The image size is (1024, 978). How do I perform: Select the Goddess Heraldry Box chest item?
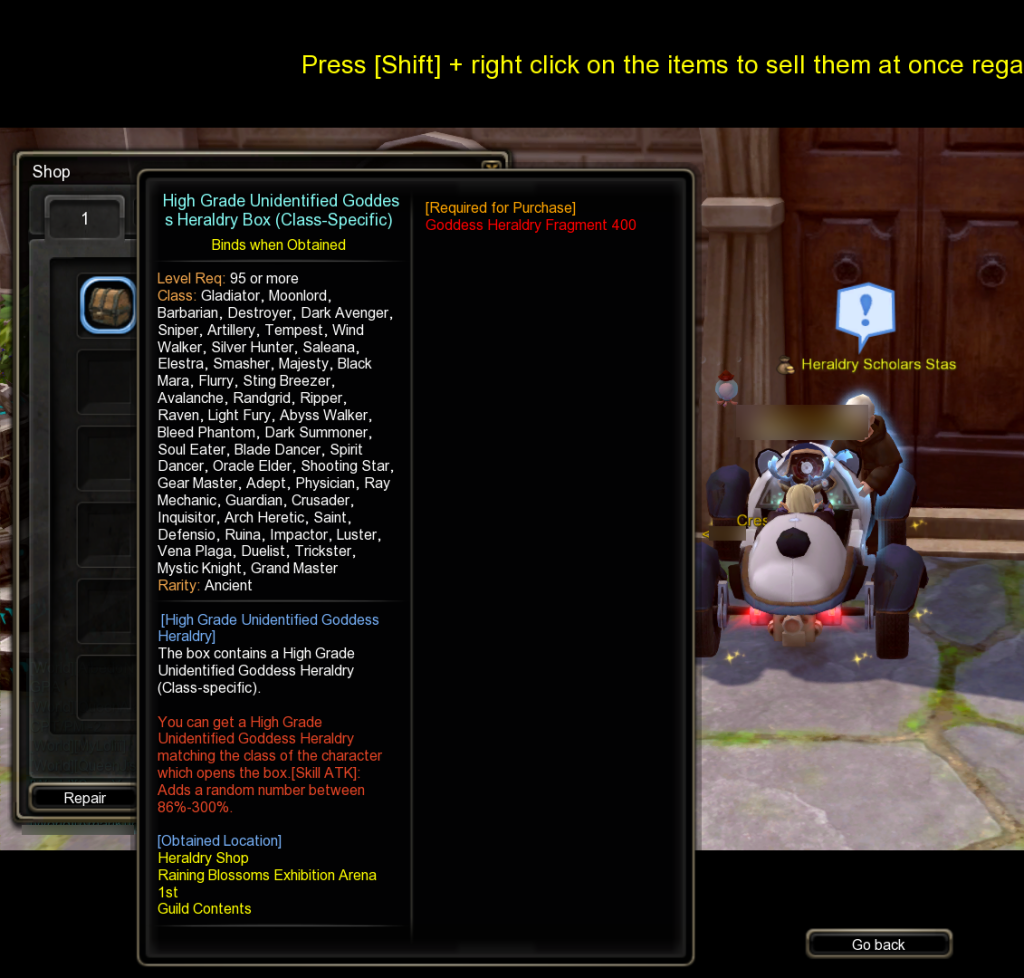108,306
